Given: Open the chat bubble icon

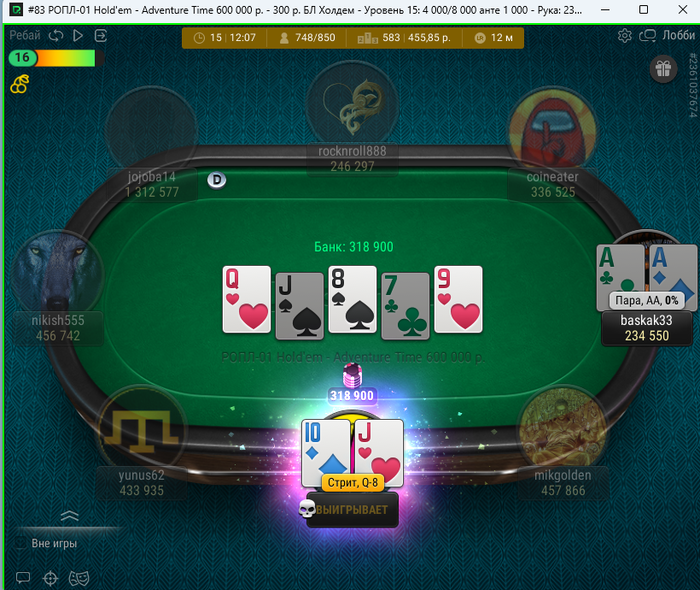Looking at the screenshot, I should (23, 577).
